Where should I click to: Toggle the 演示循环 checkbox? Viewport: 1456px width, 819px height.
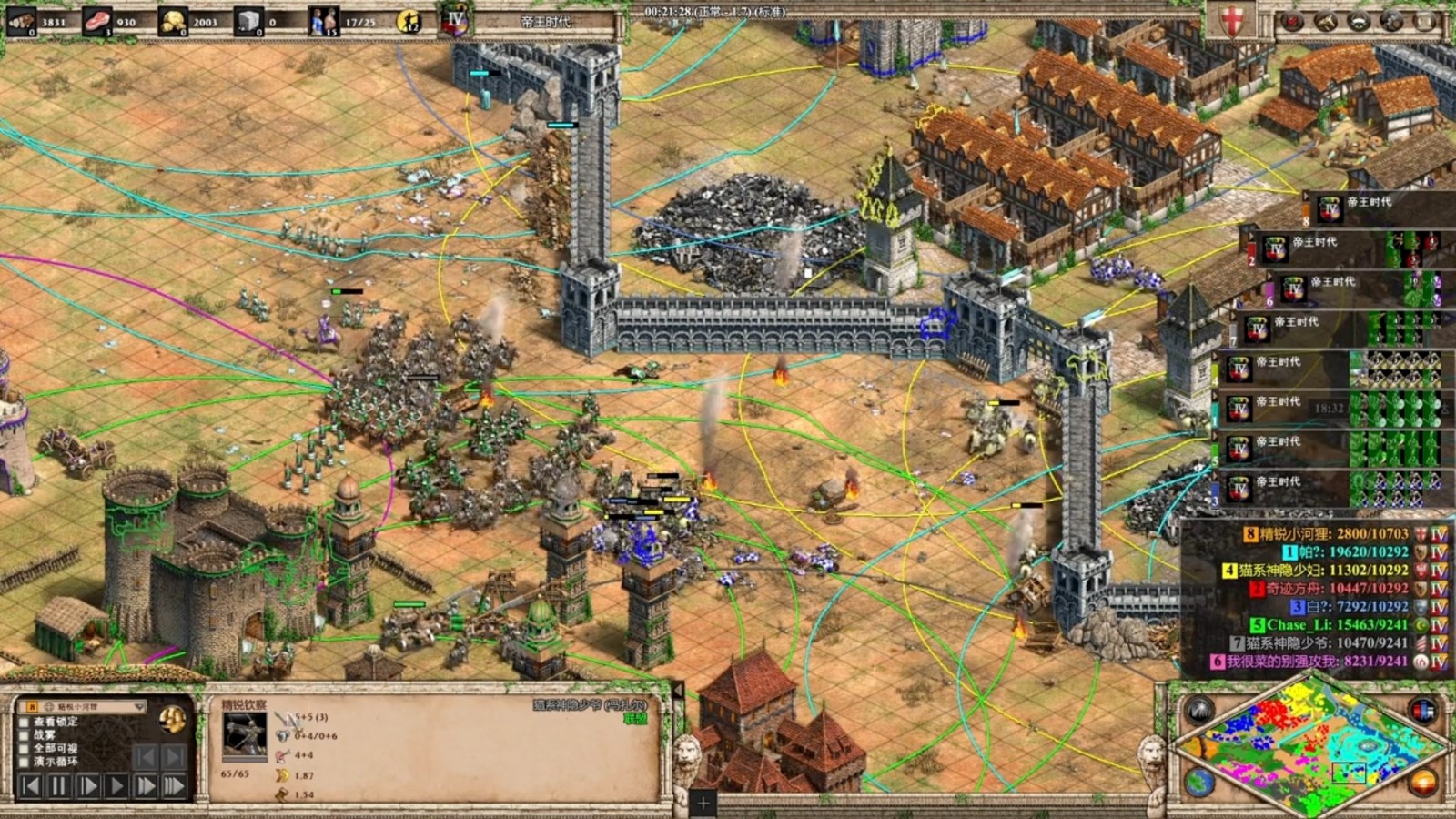coord(25,761)
